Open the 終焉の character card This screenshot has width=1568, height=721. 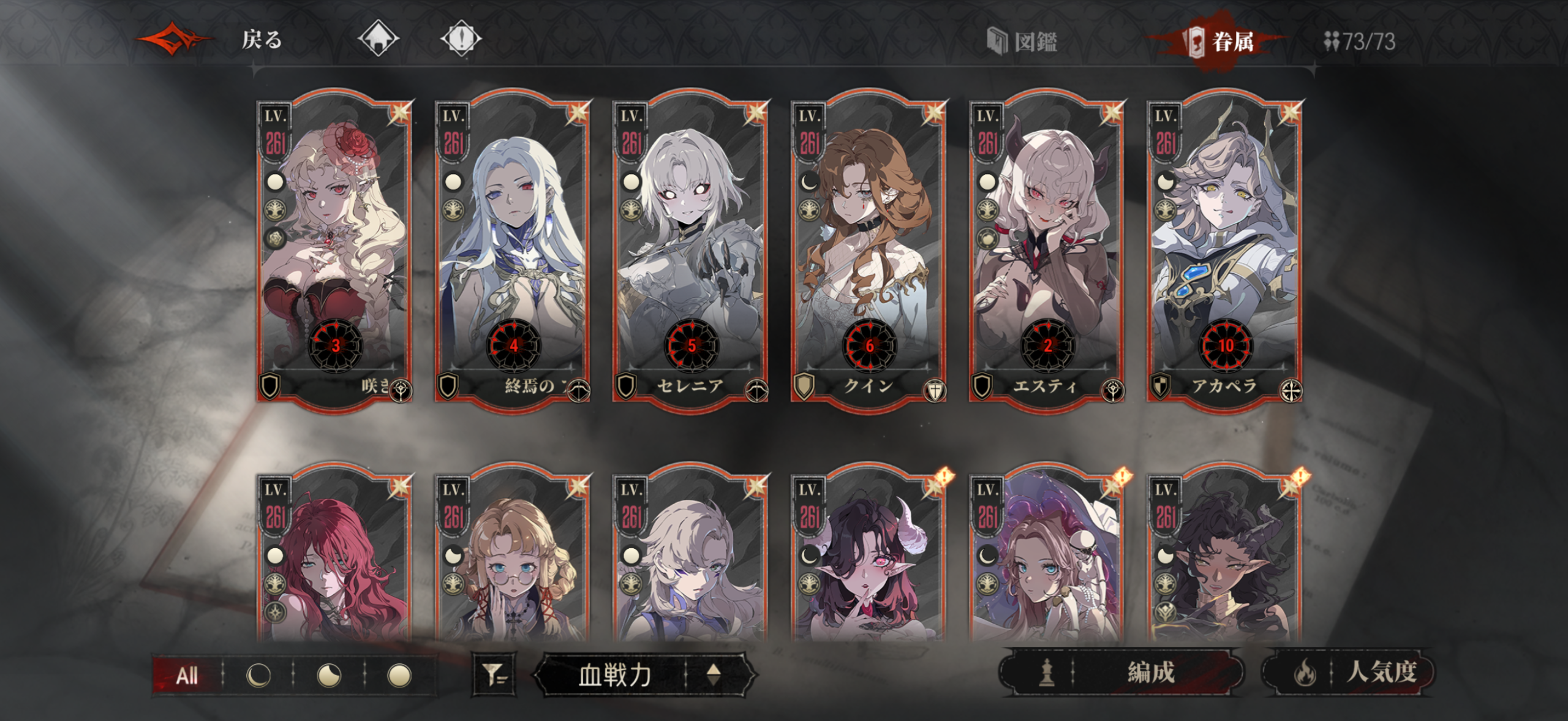512,251
